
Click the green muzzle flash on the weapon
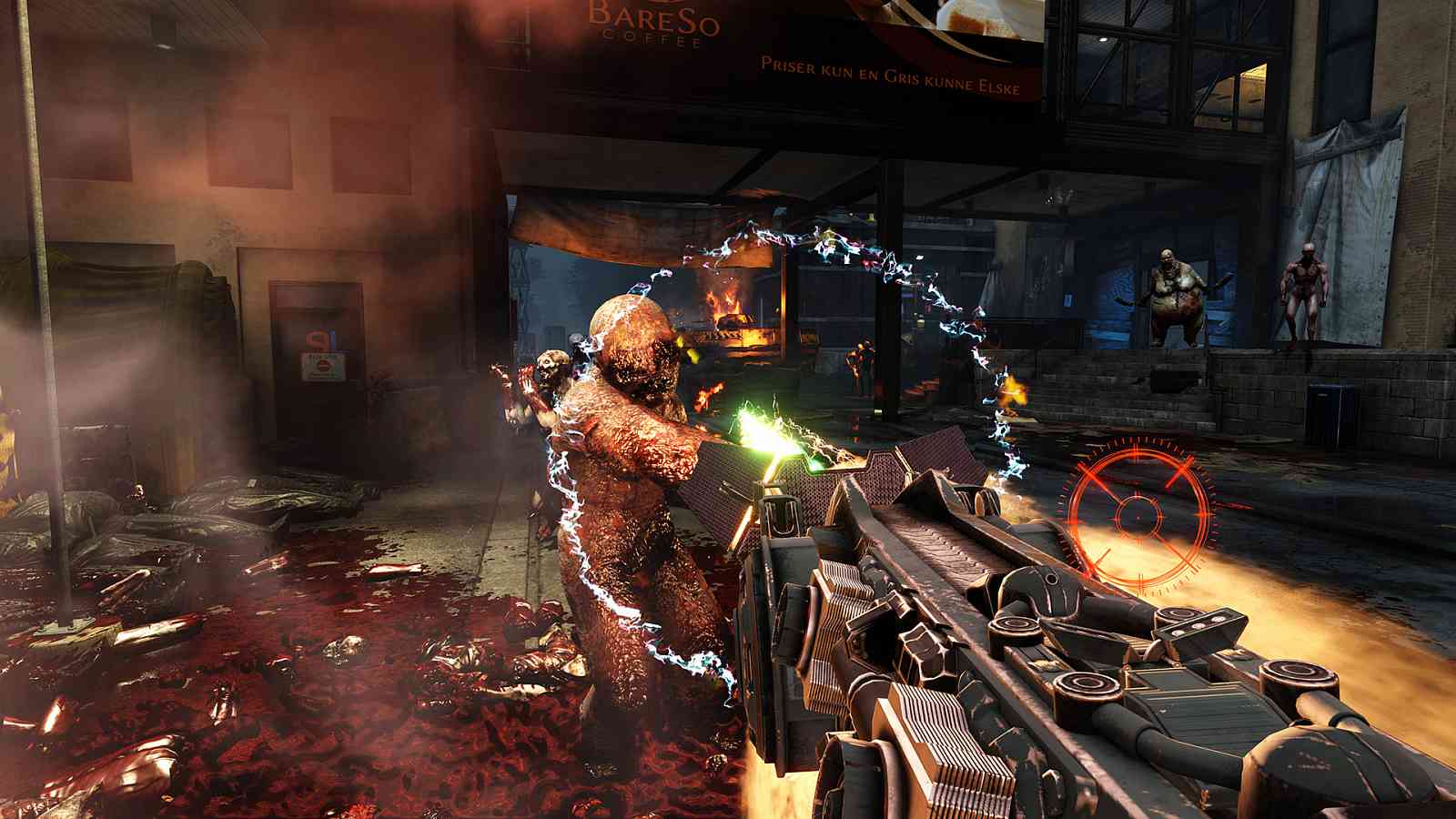pyautogui.click(x=772, y=437)
